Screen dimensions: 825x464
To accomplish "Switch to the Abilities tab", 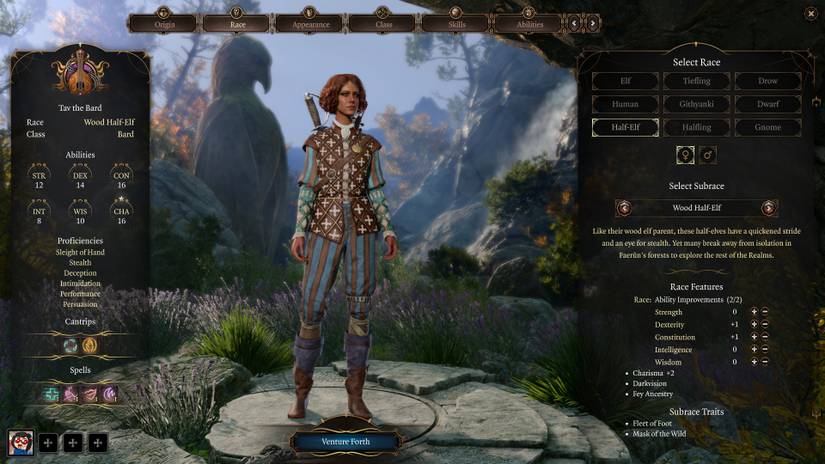I will 528,21.
